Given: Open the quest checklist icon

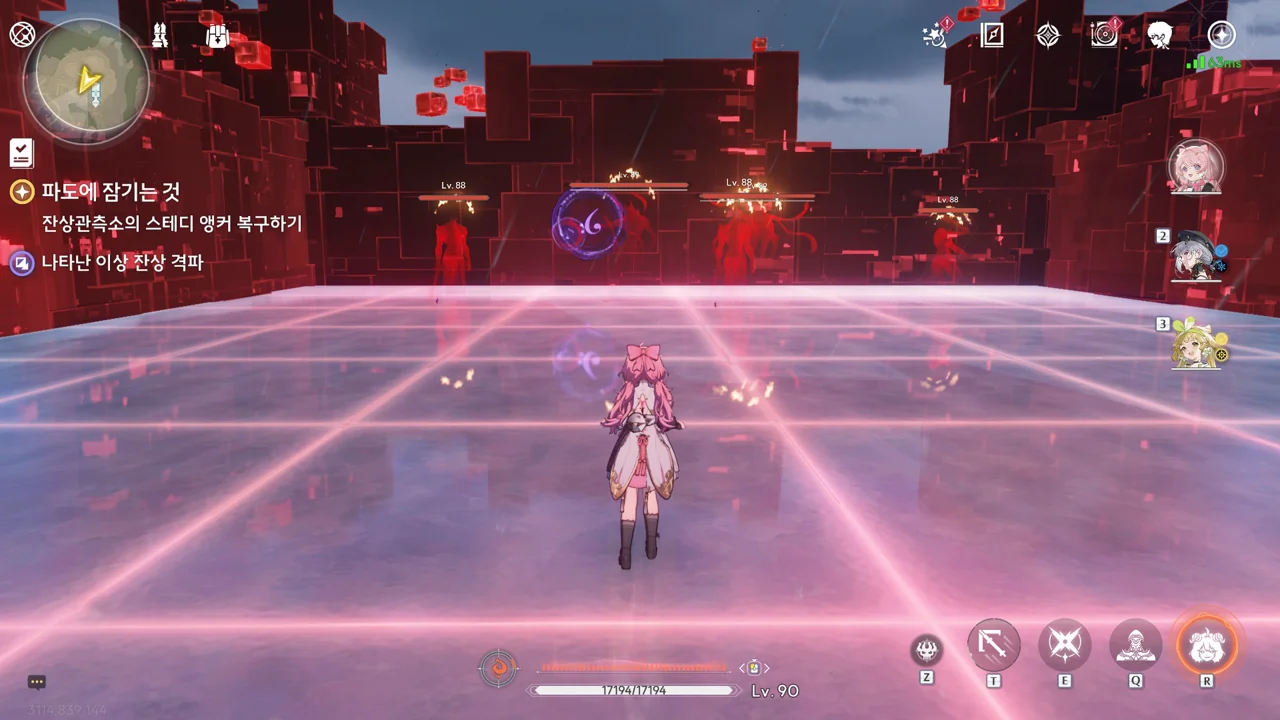Looking at the screenshot, I should (21, 153).
